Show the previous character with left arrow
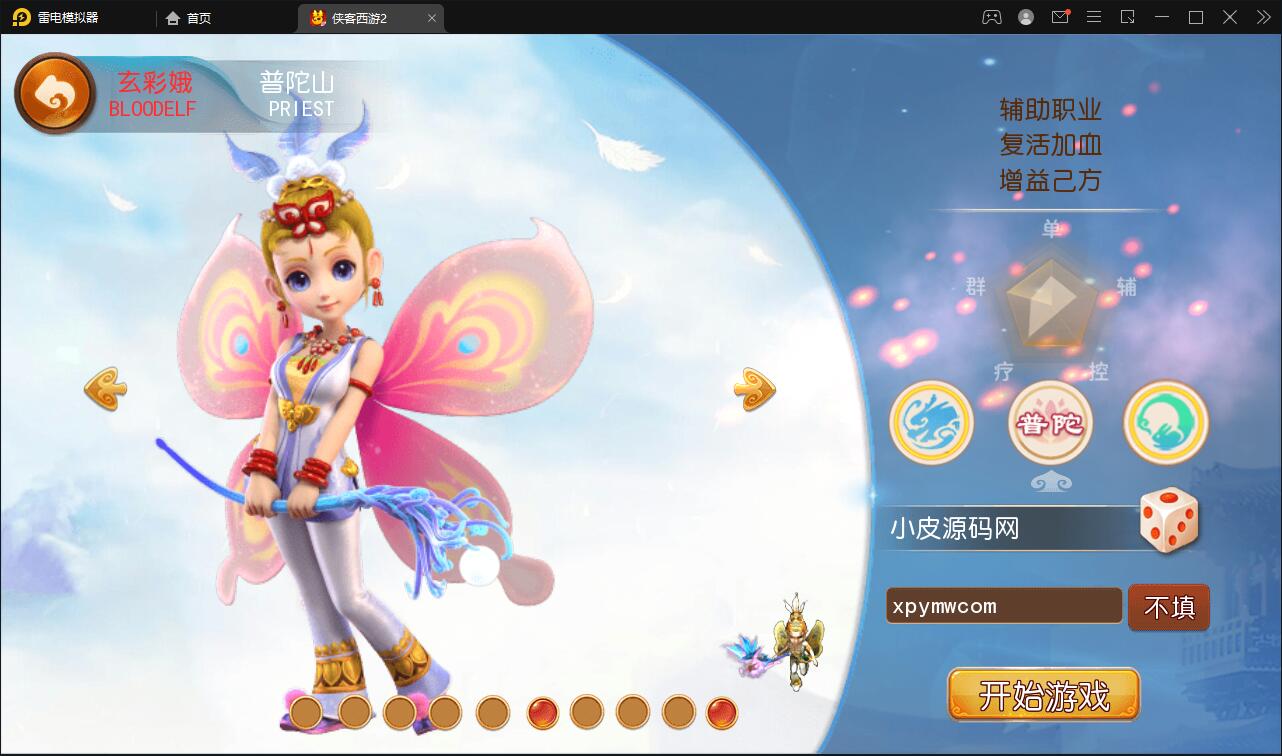Image resolution: width=1282 pixels, height=756 pixels. pos(105,389)
